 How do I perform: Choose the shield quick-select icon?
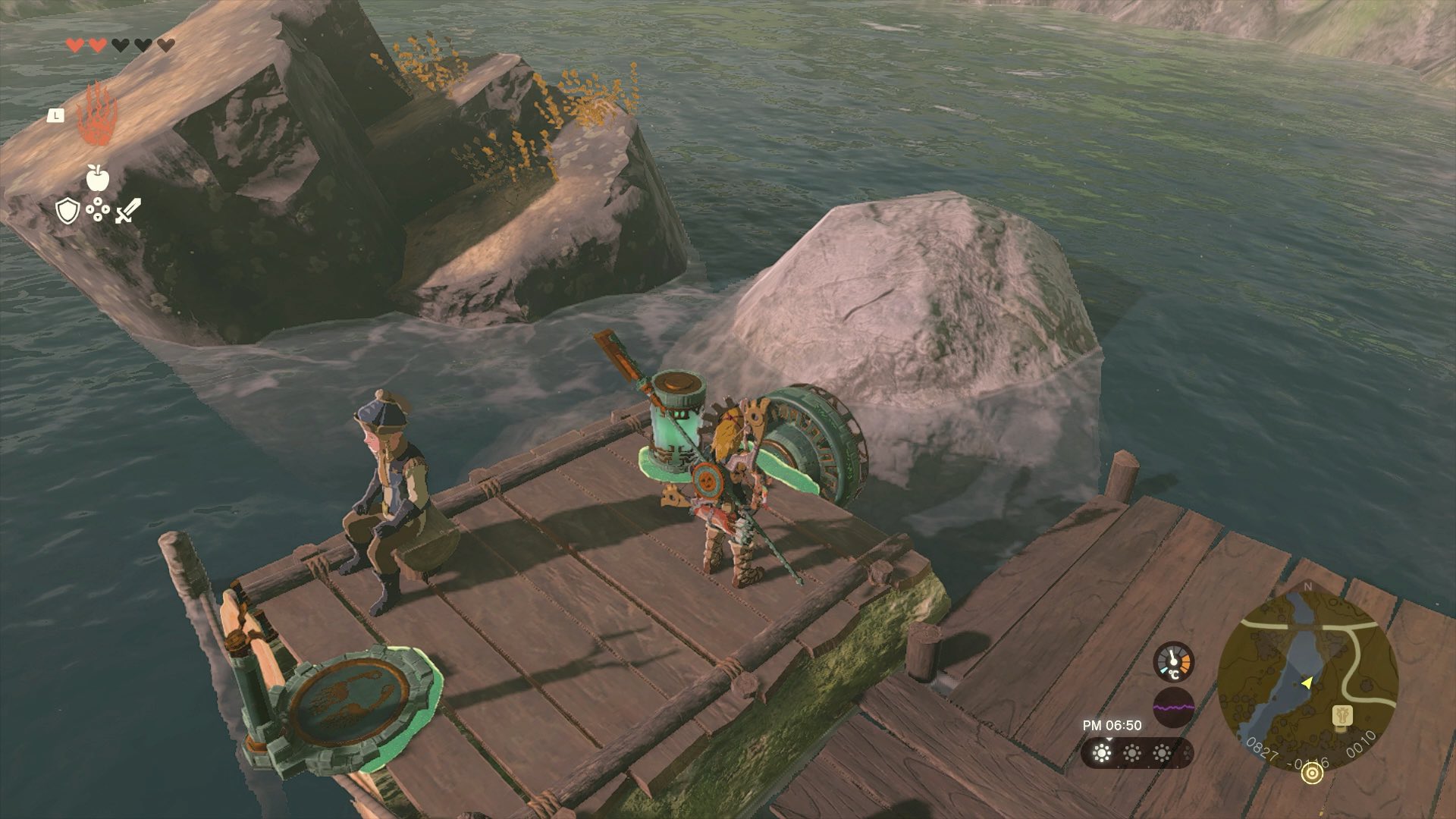pos(67,211)
